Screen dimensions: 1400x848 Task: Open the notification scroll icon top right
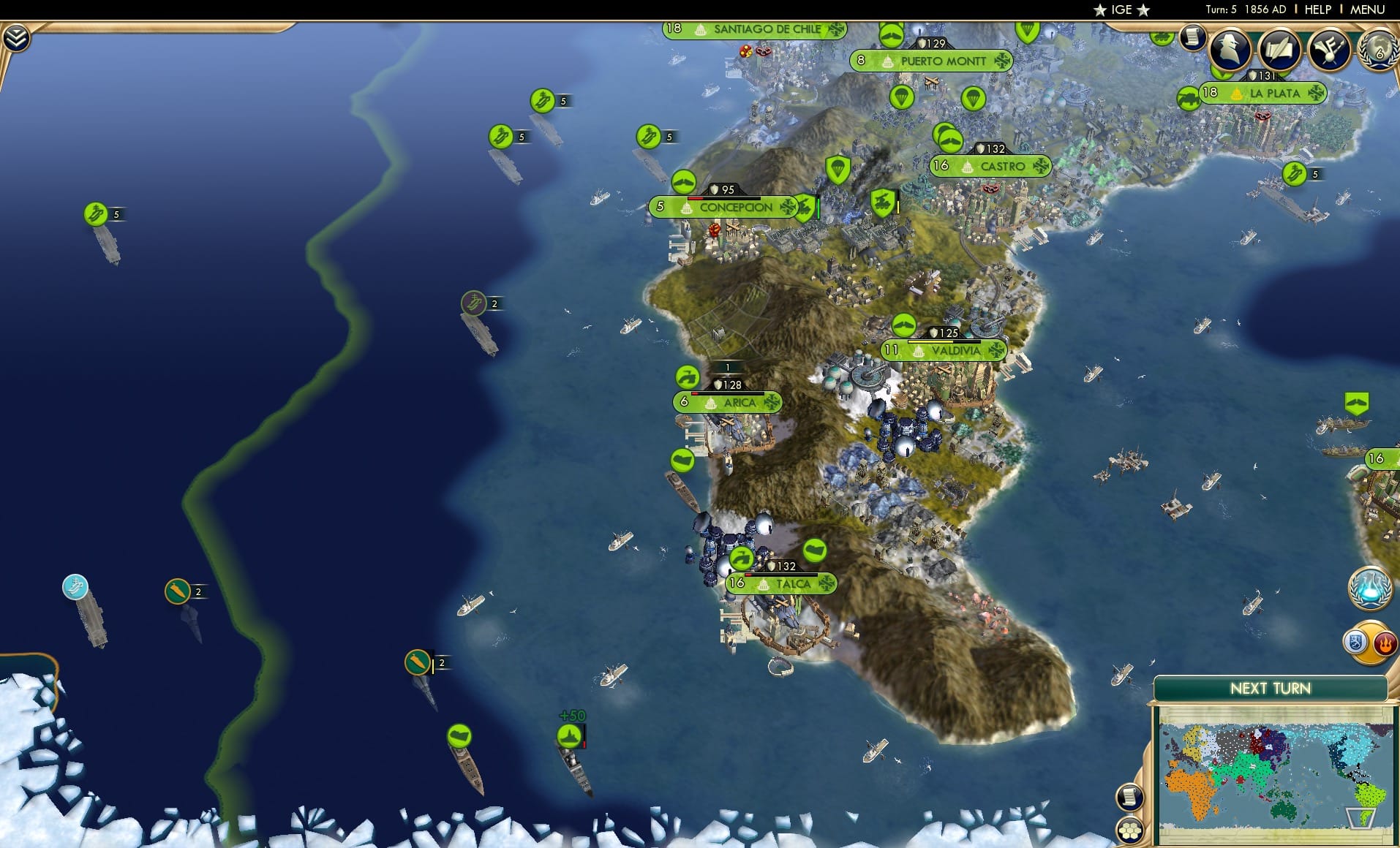click(1192, 37)
